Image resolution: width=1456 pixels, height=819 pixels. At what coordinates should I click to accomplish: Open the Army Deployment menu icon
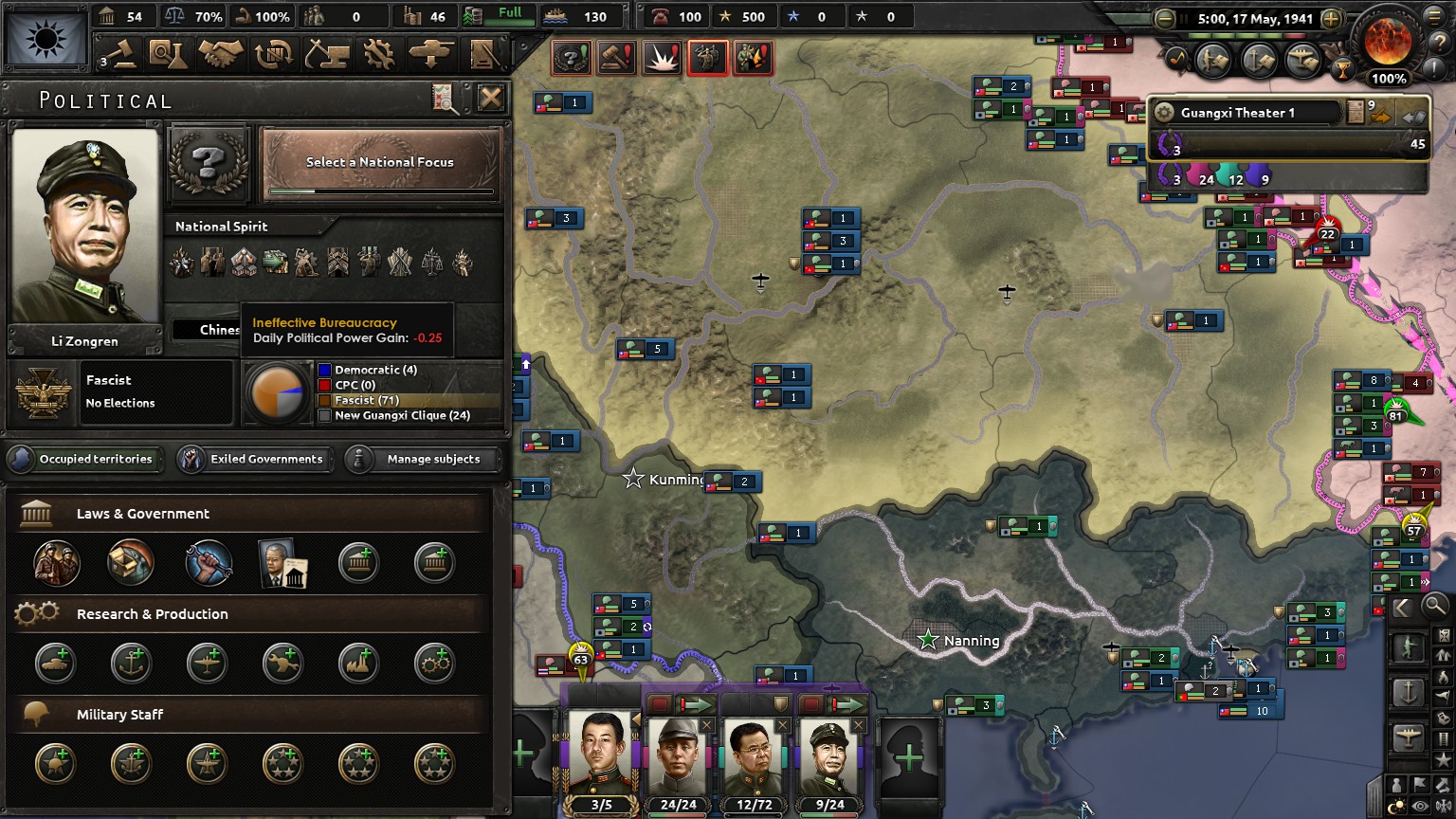(x=428, y=55)
